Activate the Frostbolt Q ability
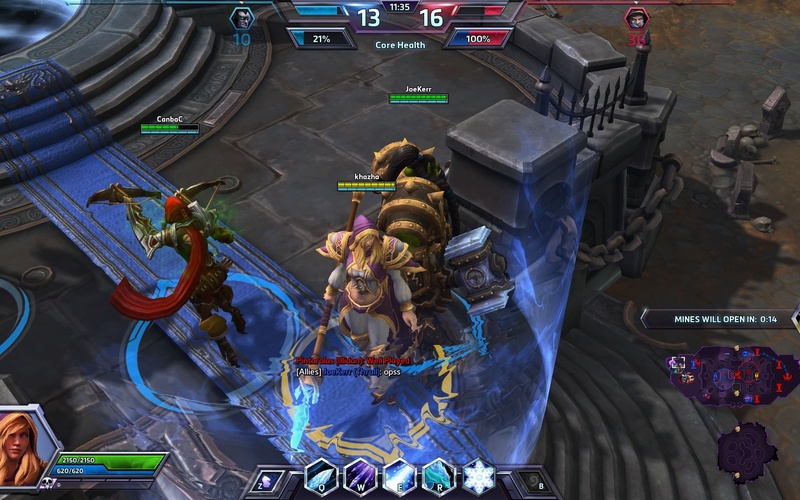The height and width of the screenshot is (500, 800). click(320, 475)
